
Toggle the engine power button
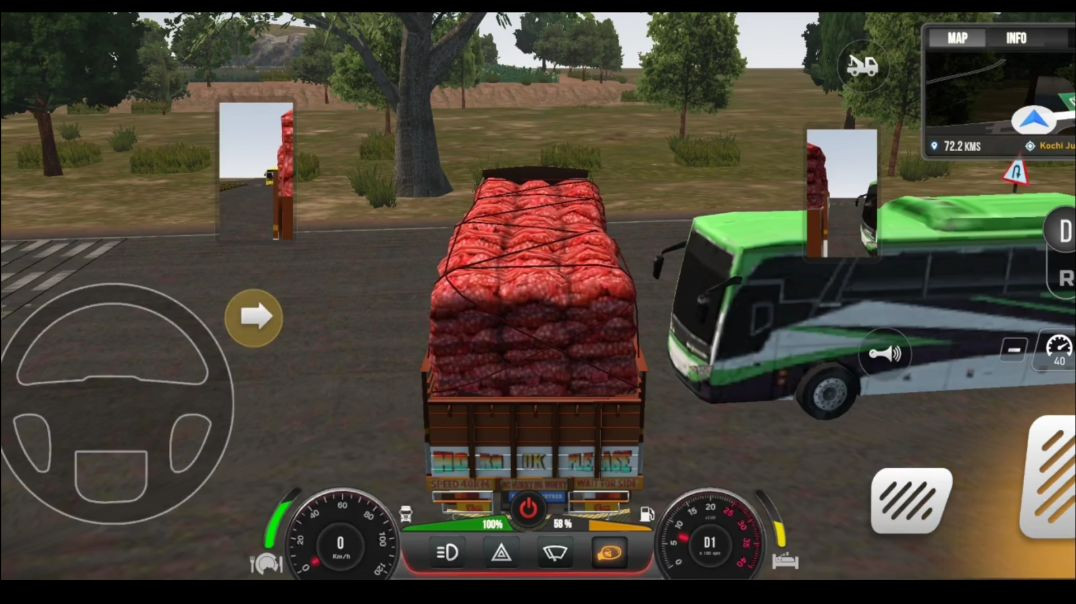528,509
